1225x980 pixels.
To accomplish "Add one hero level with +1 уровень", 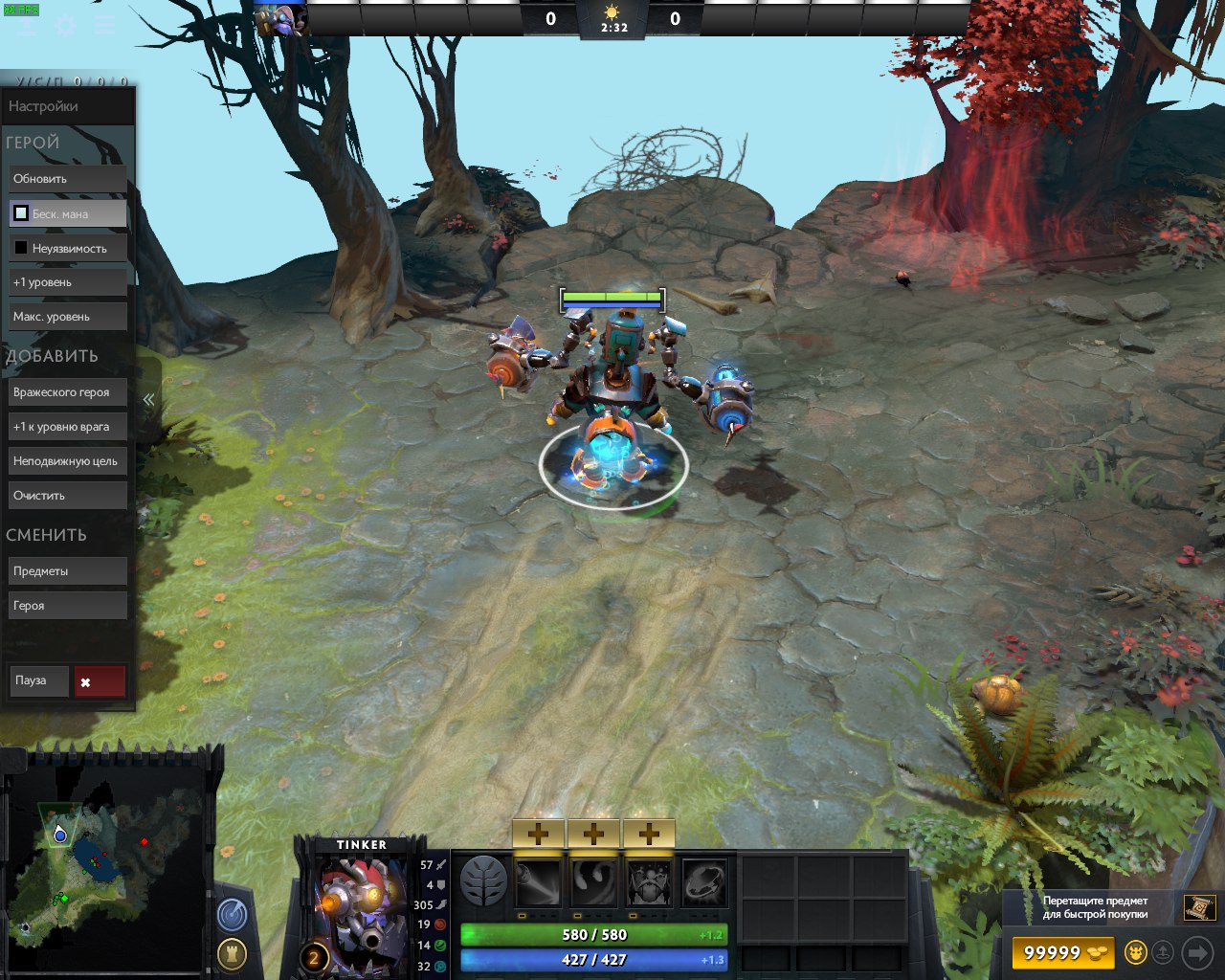I will (67, 282).
